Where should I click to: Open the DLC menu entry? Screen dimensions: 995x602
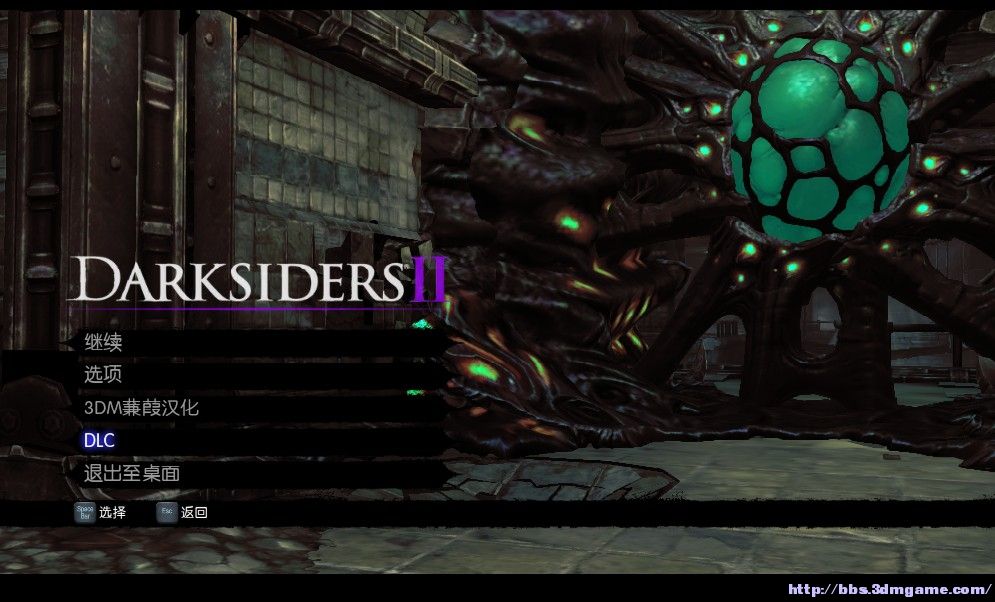[99, 441]
